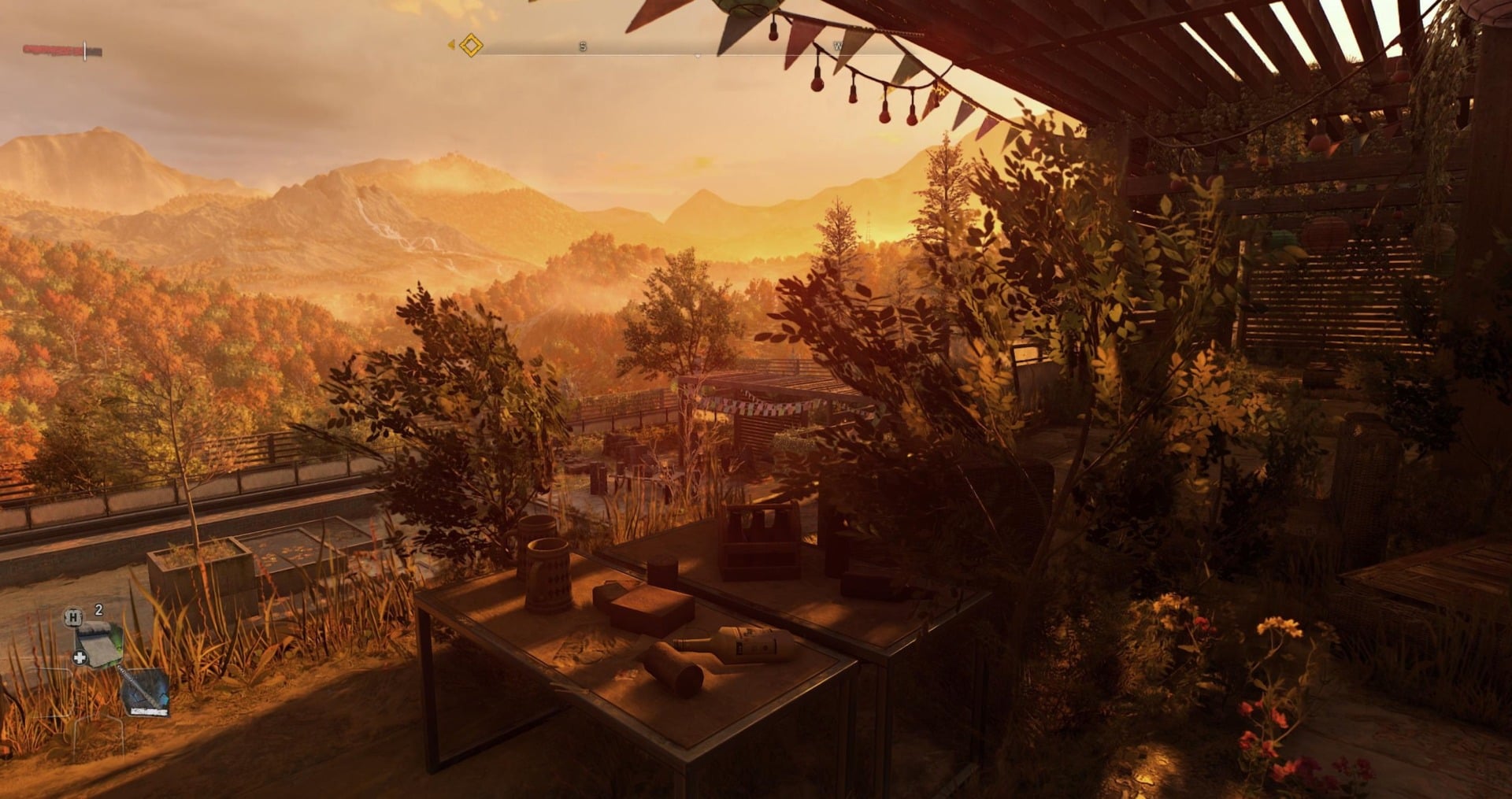
Task: Click the small arrow beside the quest marker
Action: 451,45
